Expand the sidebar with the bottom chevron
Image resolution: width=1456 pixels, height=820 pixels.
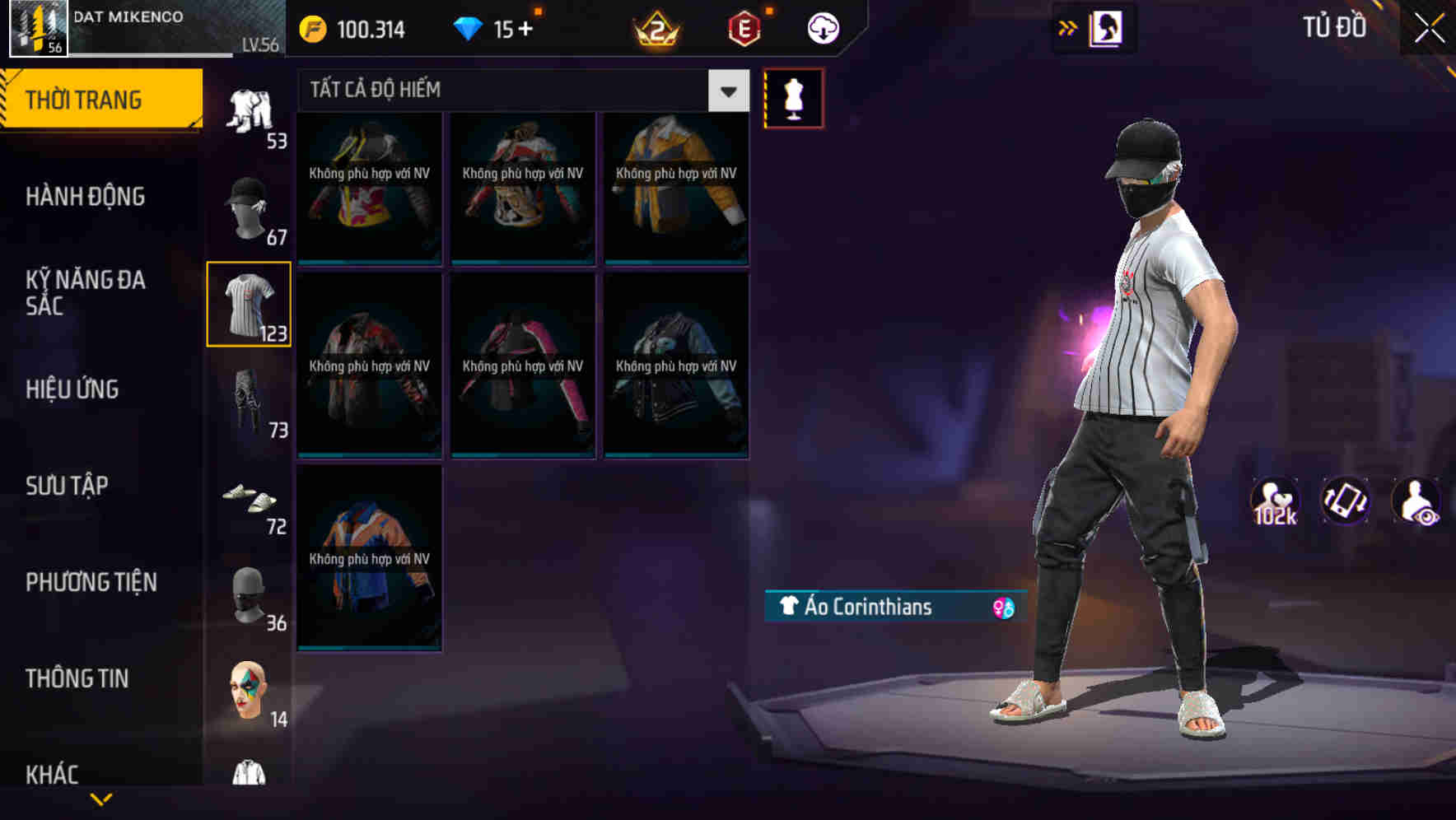click(103, 800)
